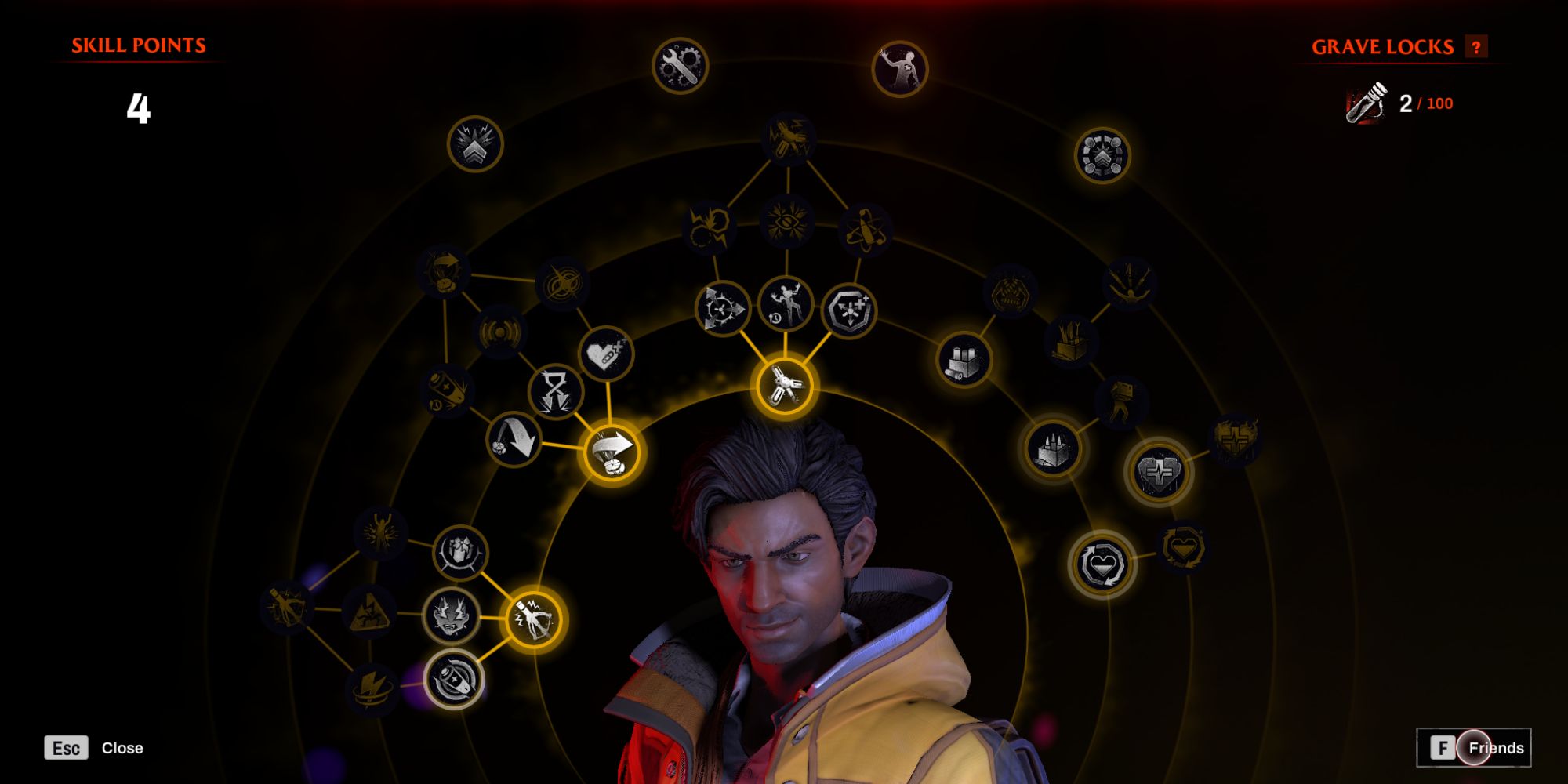The height and width of the screenshot is (784, 1568).
Task: Open the eye-symbol skill node
Action: click(786, 225)
